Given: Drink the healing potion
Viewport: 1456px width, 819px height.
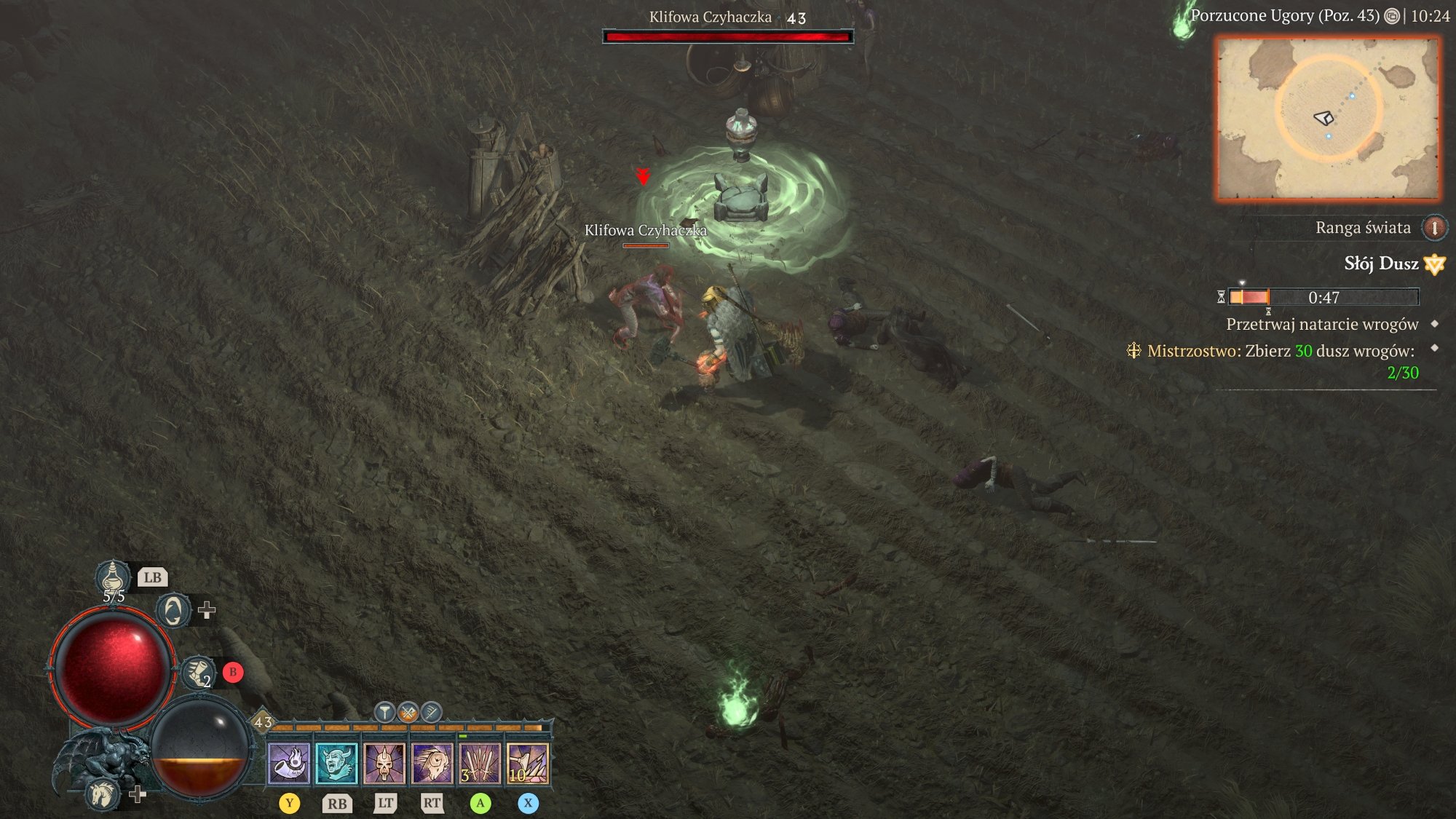Looking at the screenshot, I should [x=113, y=578].
